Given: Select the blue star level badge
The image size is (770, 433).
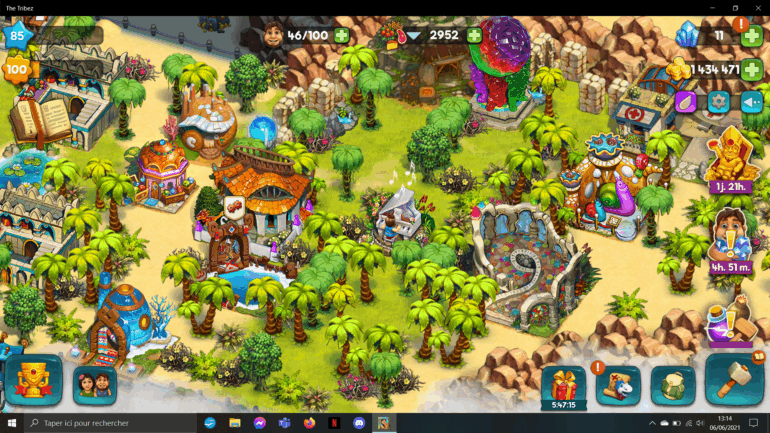Looking at the screenshot, I should point(17,37).
